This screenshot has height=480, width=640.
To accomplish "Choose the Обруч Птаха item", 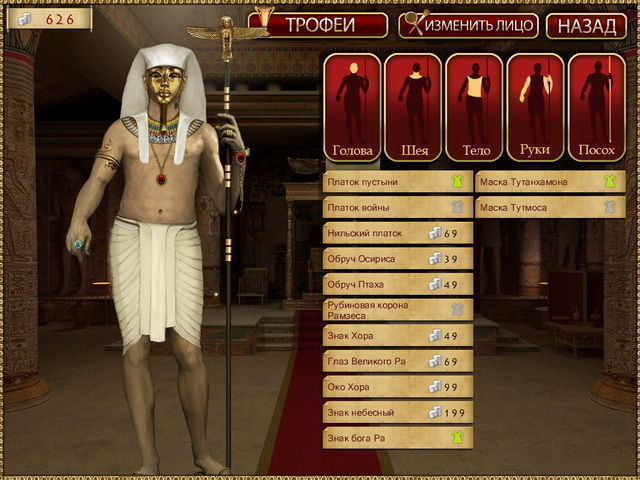I will click(398, 284).
